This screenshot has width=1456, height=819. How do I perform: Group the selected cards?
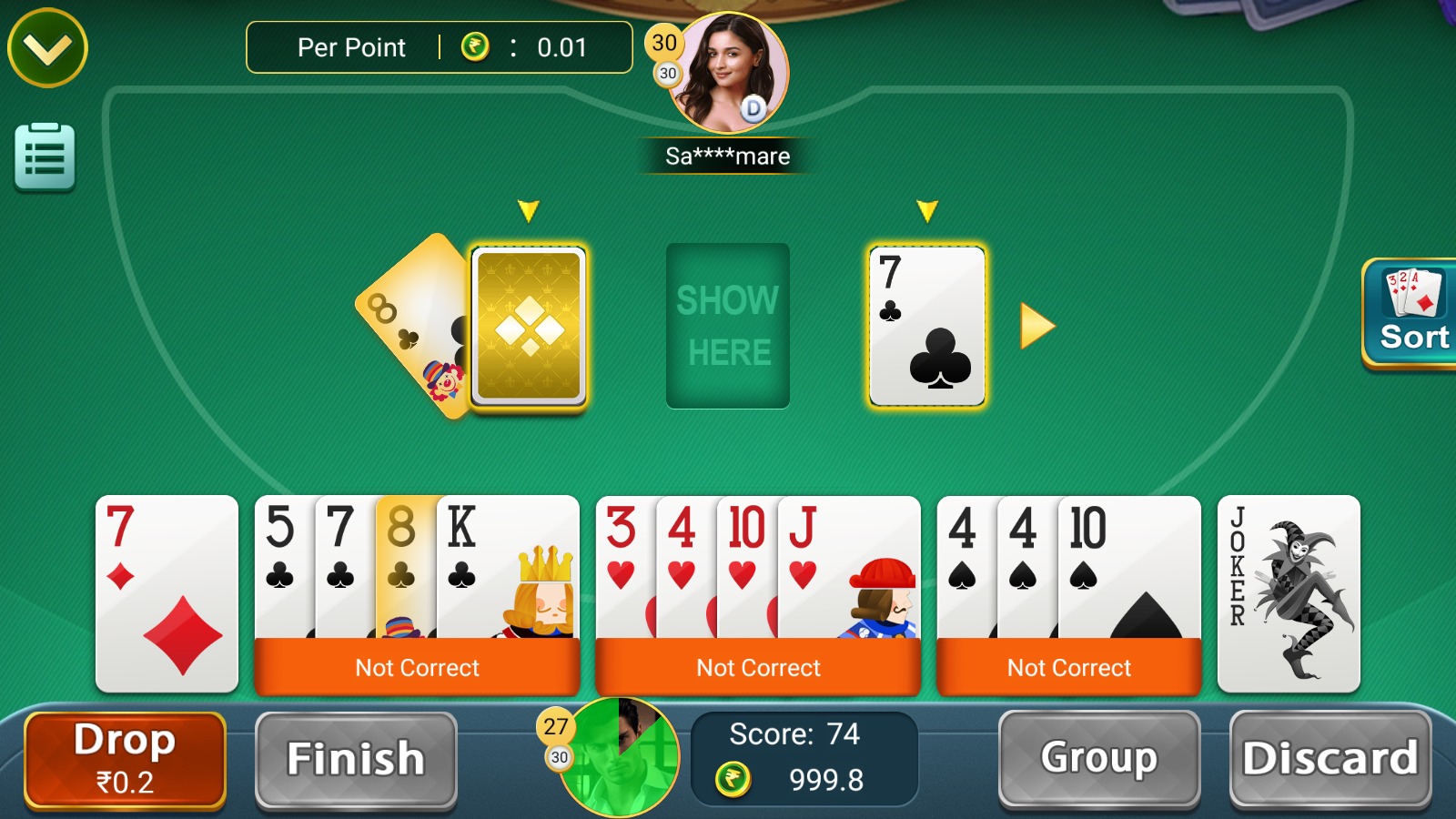(x=1098, y=758)
